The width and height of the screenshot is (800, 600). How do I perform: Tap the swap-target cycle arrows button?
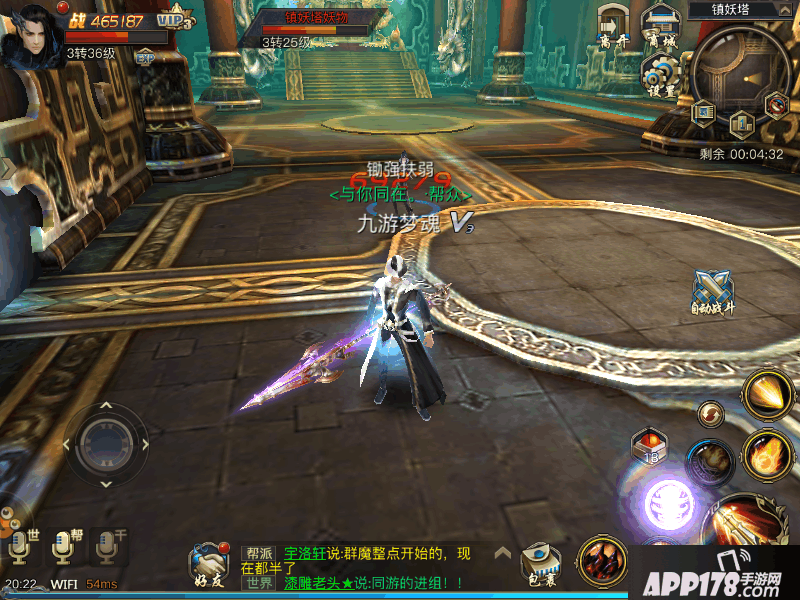[711, 412]
